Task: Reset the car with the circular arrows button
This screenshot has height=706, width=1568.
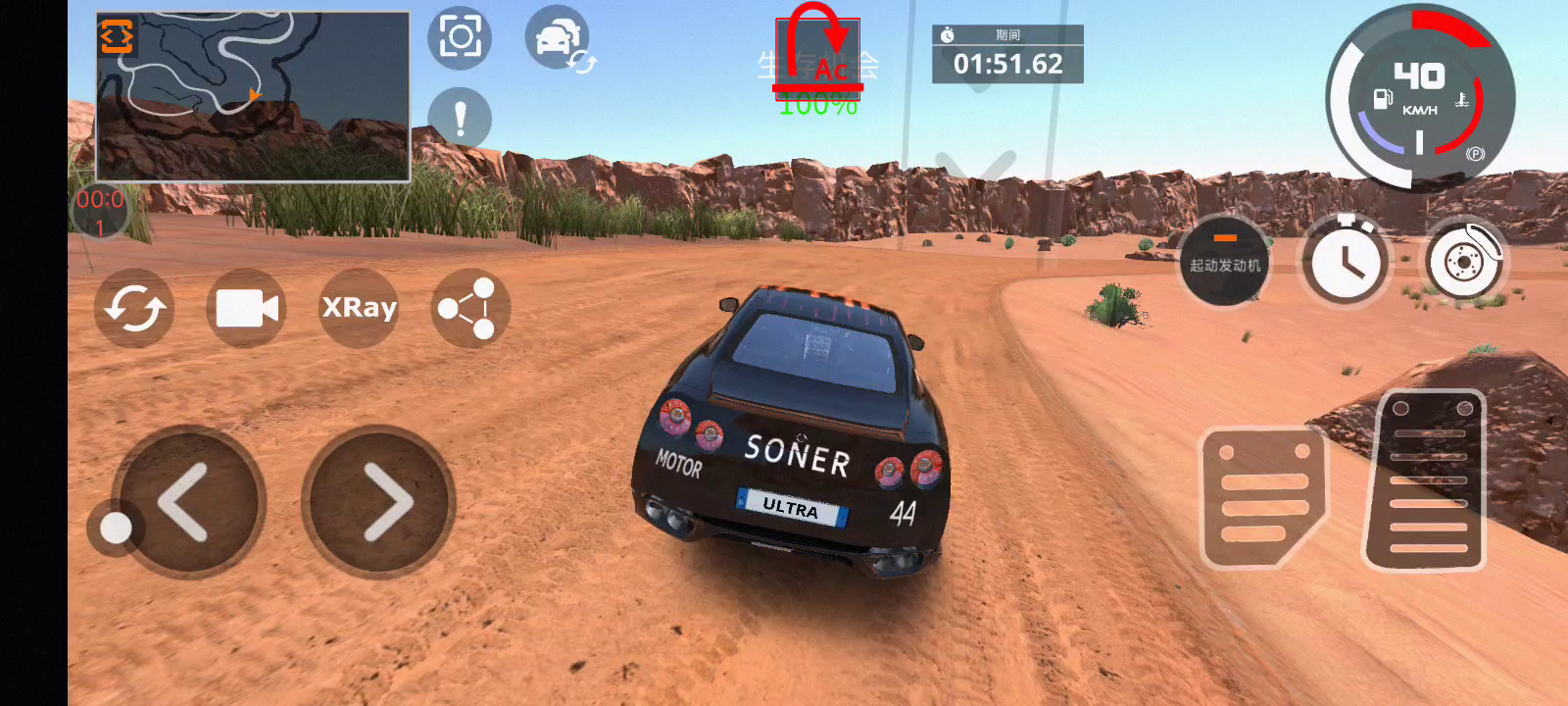Action: pyautogui.click(x=134, y=308)
